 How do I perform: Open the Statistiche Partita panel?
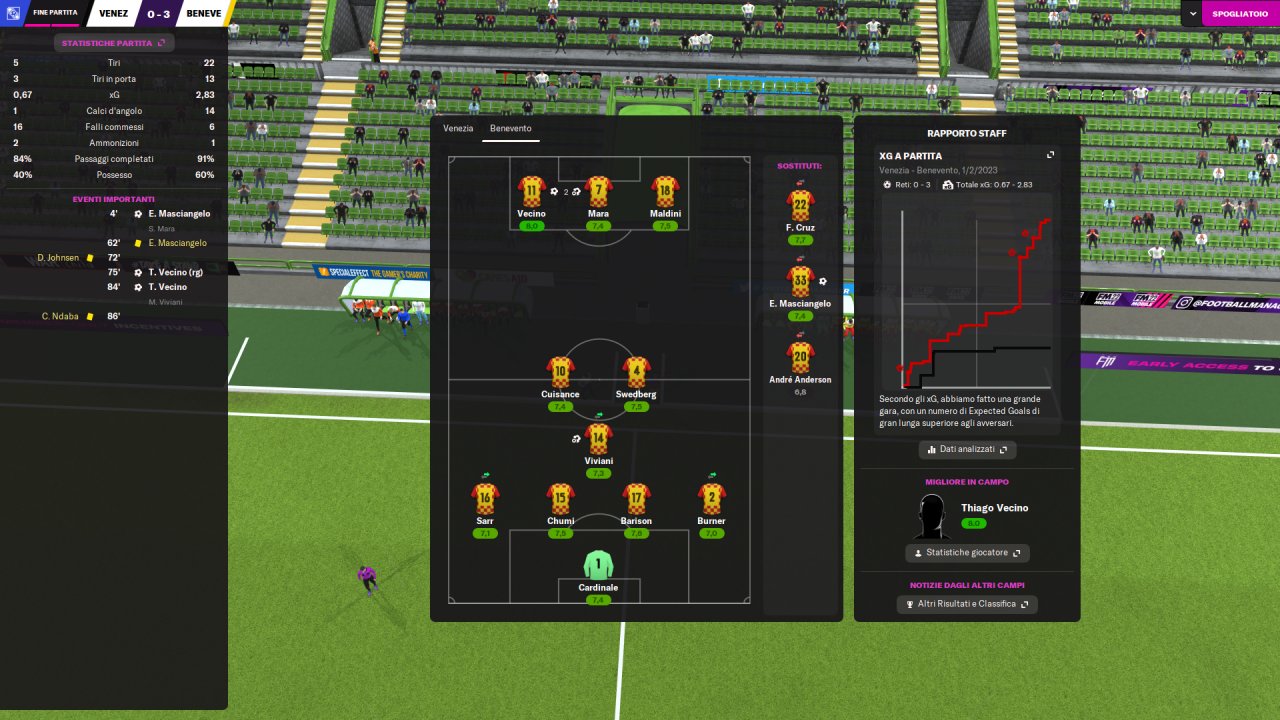click(113, 43)
